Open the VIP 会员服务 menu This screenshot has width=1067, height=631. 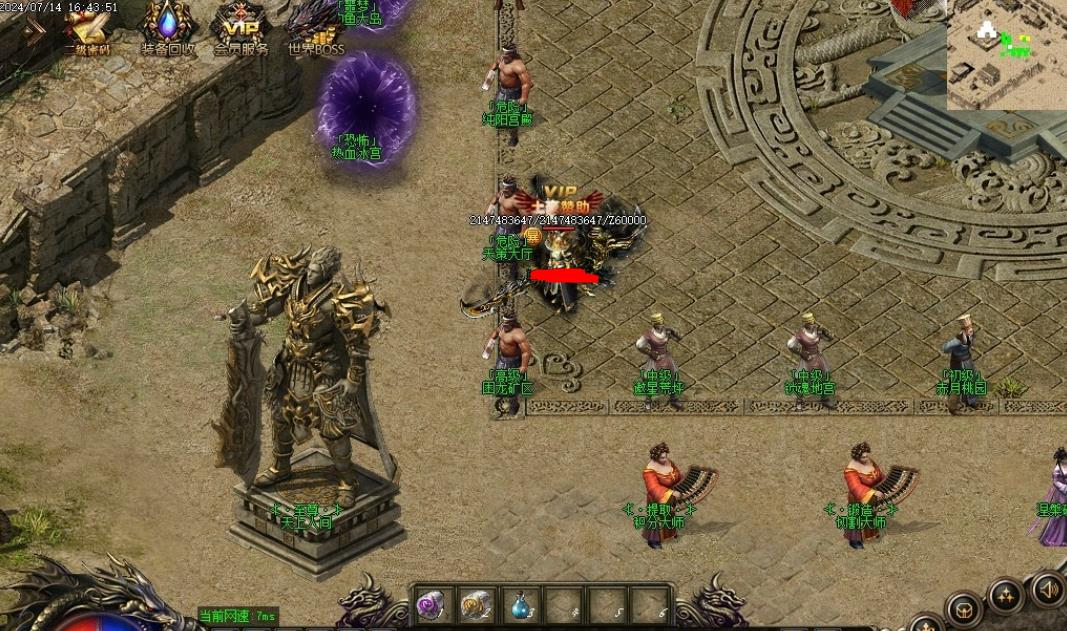(240, 28)
